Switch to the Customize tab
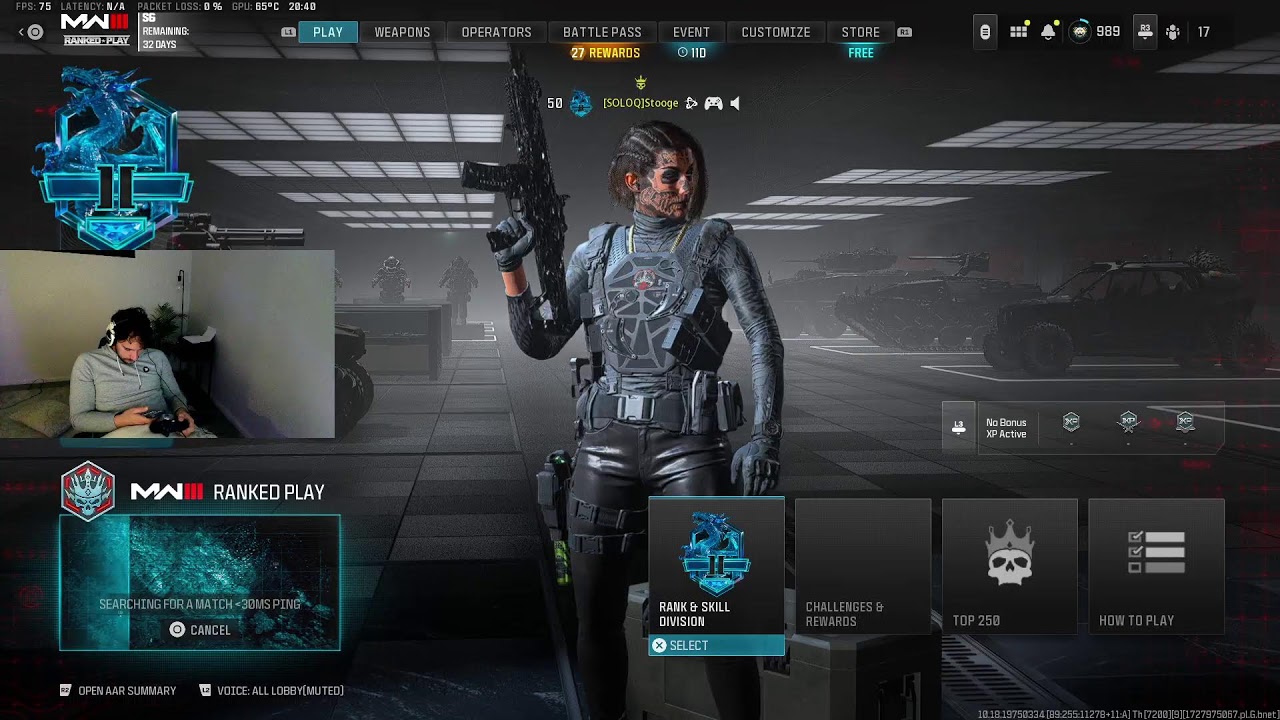This screenshot has width=1280, height=720. 775,32
